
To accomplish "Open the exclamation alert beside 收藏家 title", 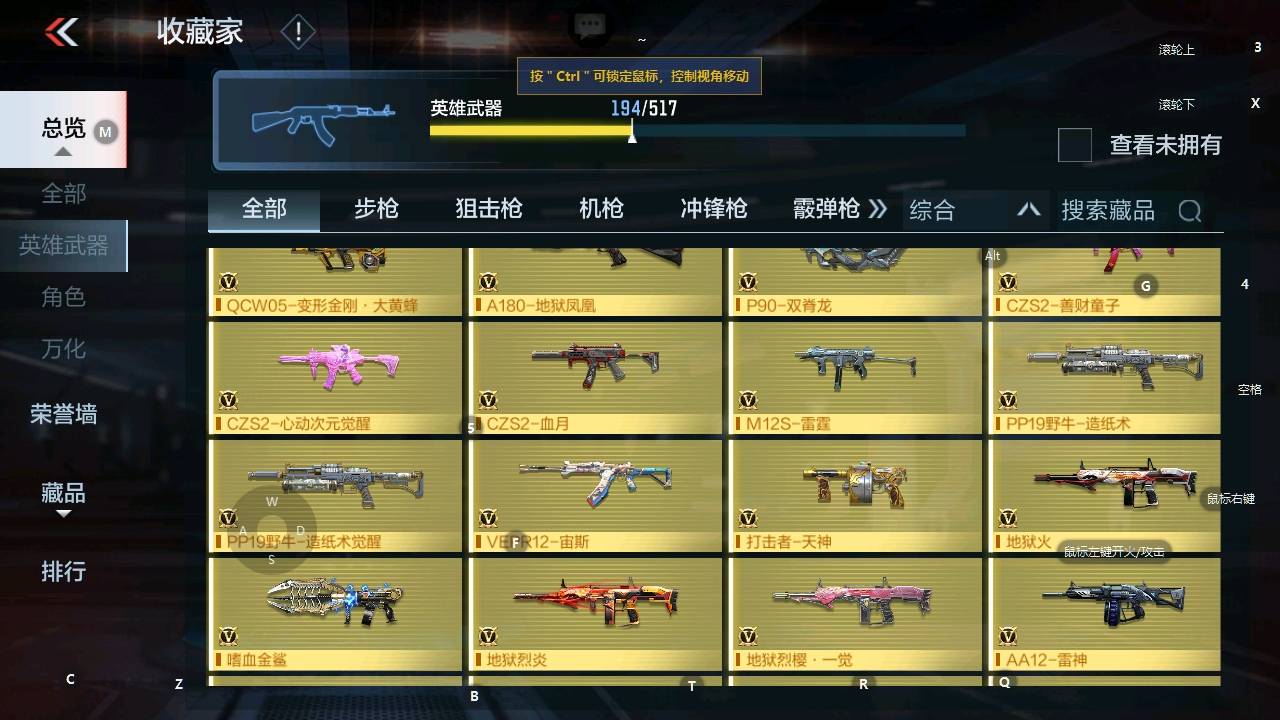I will (297, 32).
